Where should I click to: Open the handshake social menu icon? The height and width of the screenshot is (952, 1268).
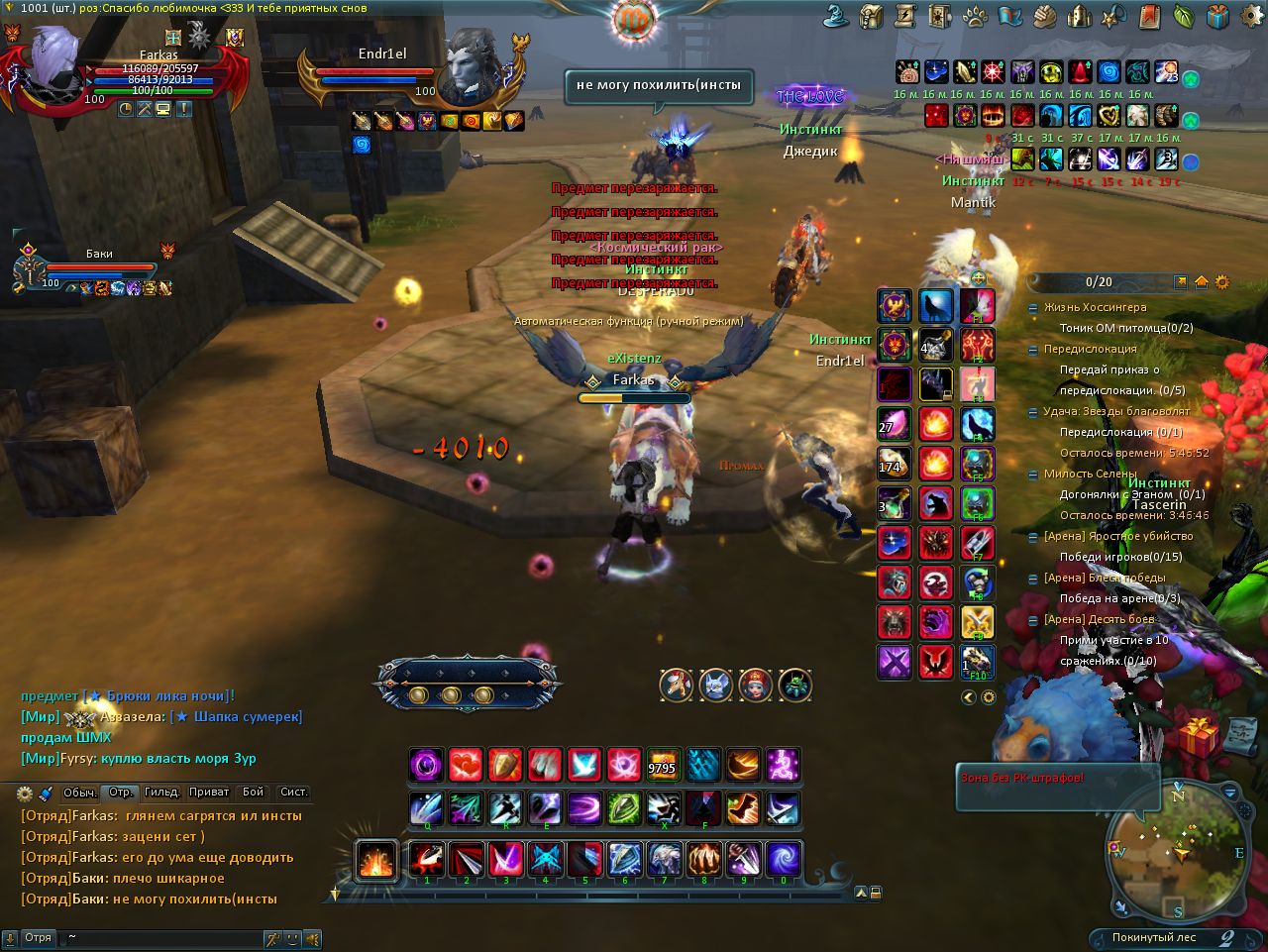1045,16
